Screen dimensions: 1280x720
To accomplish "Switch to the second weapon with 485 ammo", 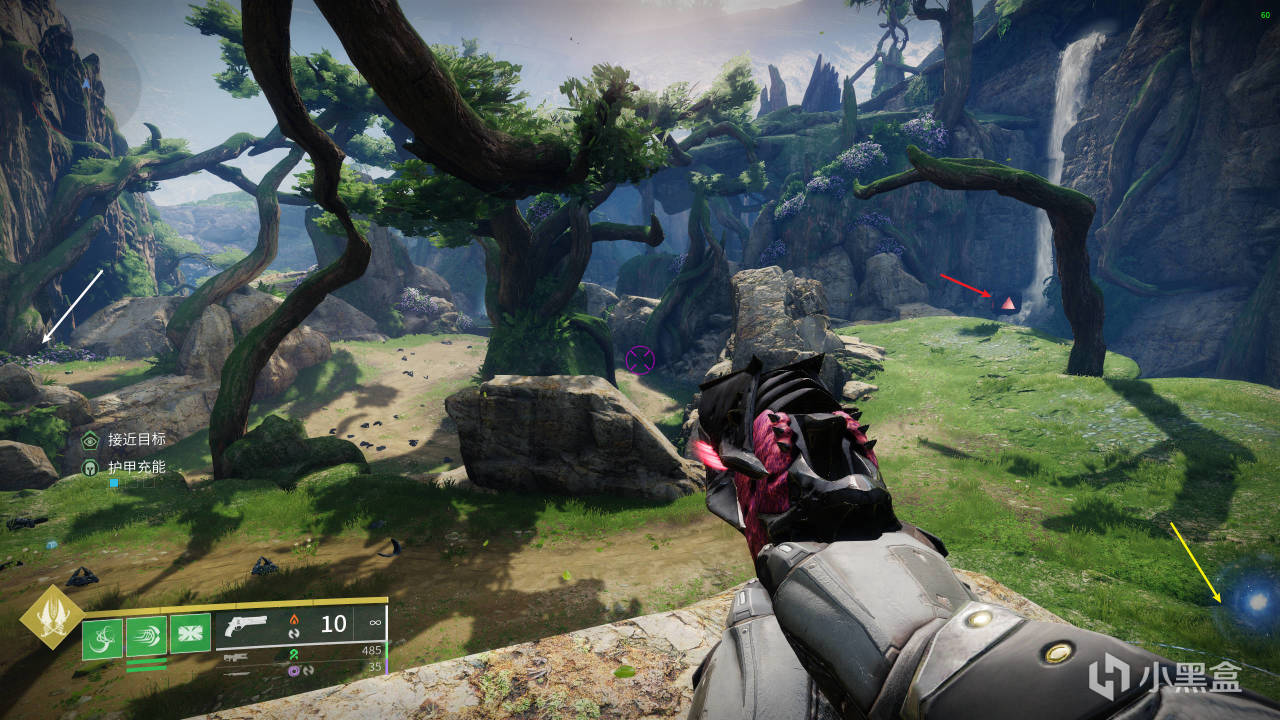I will pyautogui.click(x=240, y=656).
